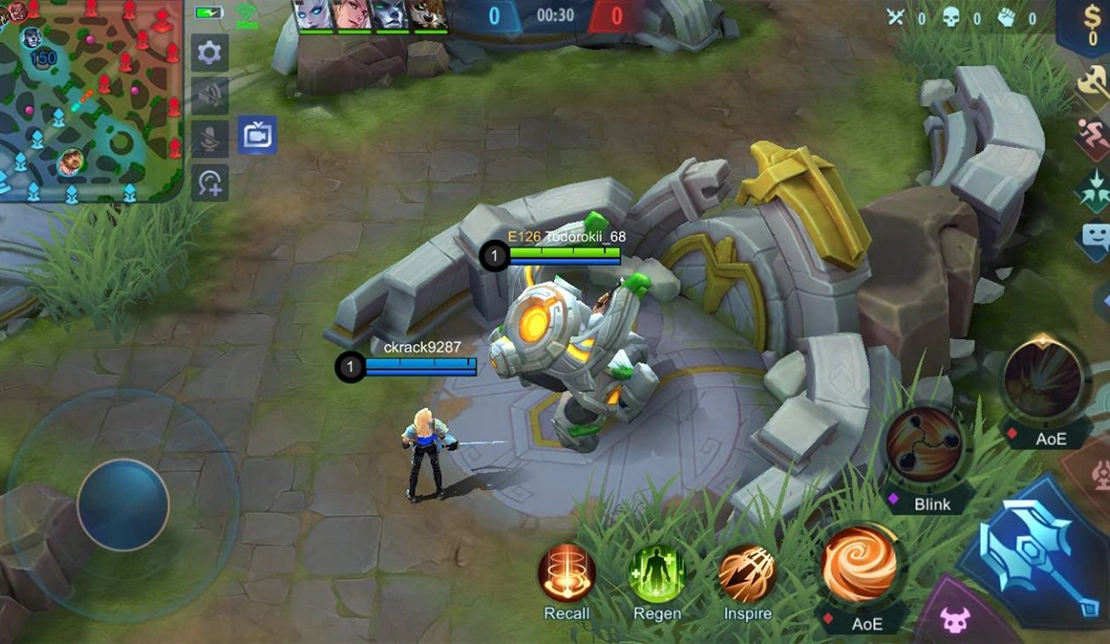Tap the scoreboard between the team kill counts

(x=555, y=15)
